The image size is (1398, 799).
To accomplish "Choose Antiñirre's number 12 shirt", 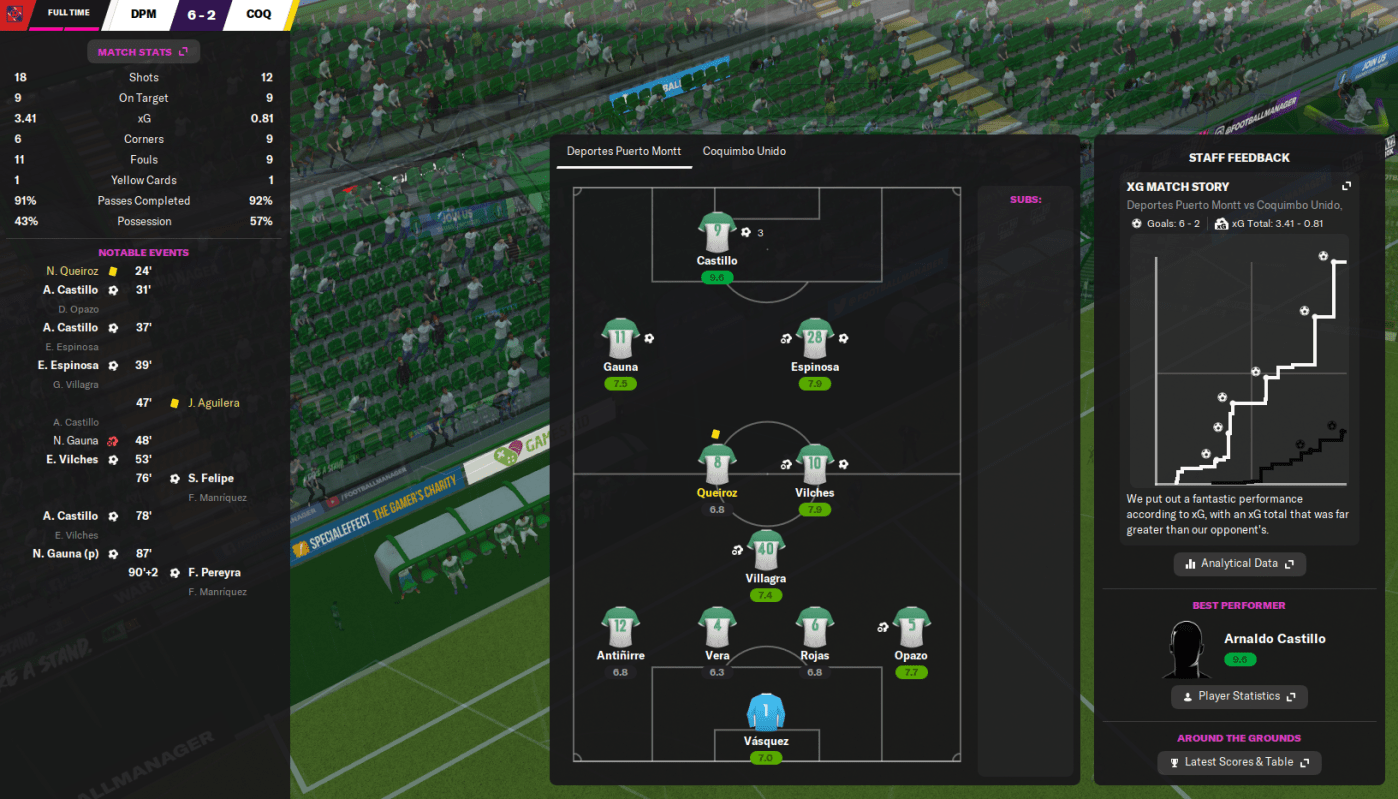I will tap(620, 627).
